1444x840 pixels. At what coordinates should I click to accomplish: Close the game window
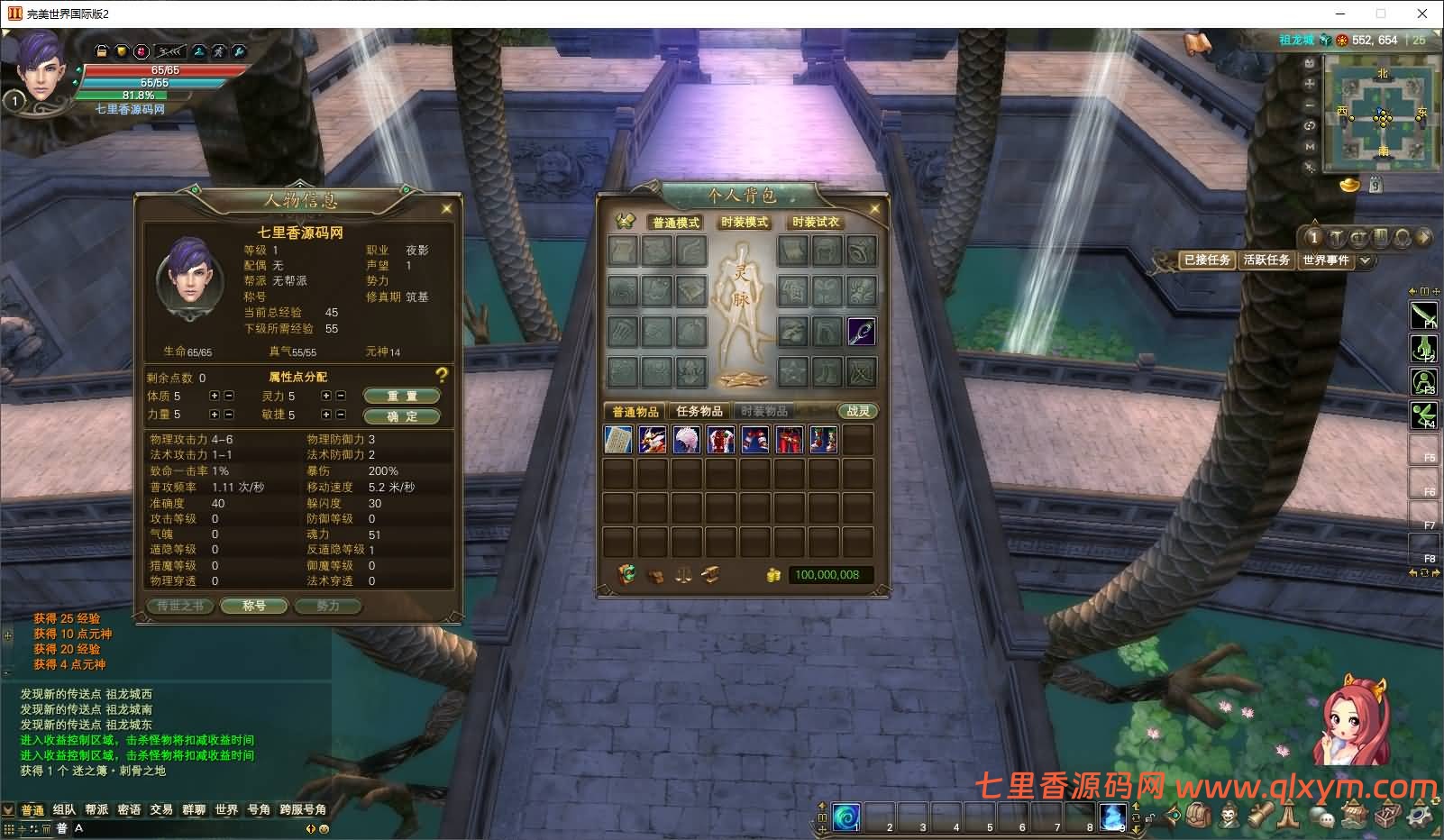(x=1422, y=14)
